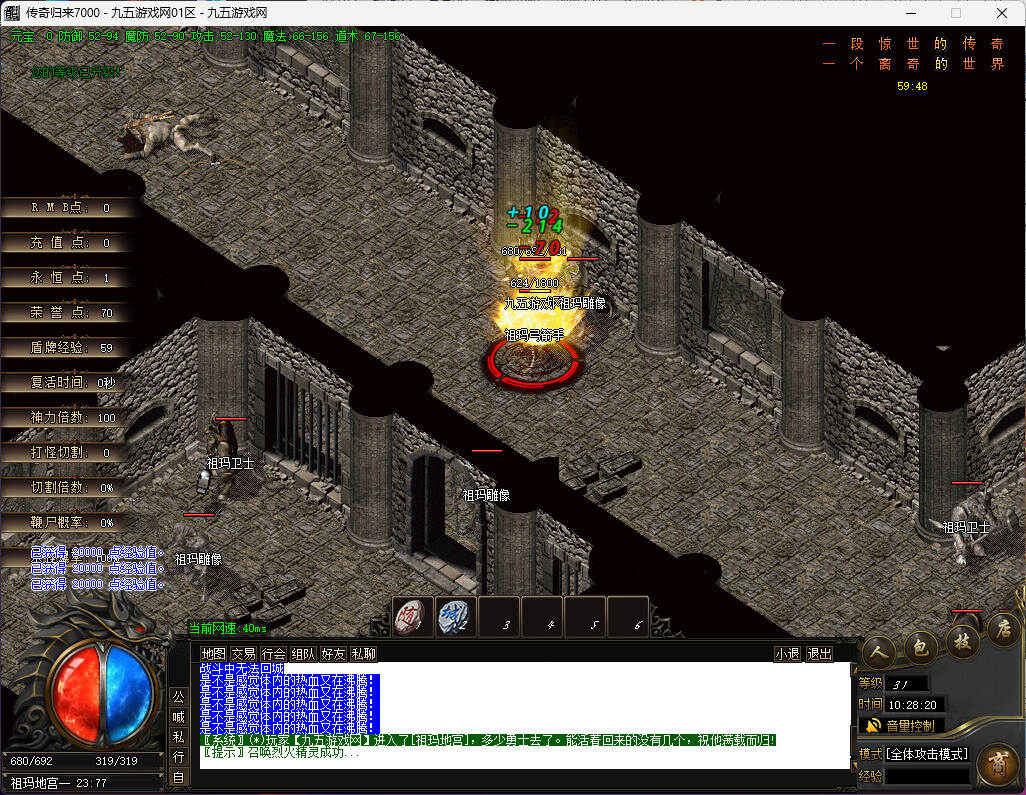Click the 退出 (exit) button
The width and height of the screenshot is (1026, 795).
819,654
